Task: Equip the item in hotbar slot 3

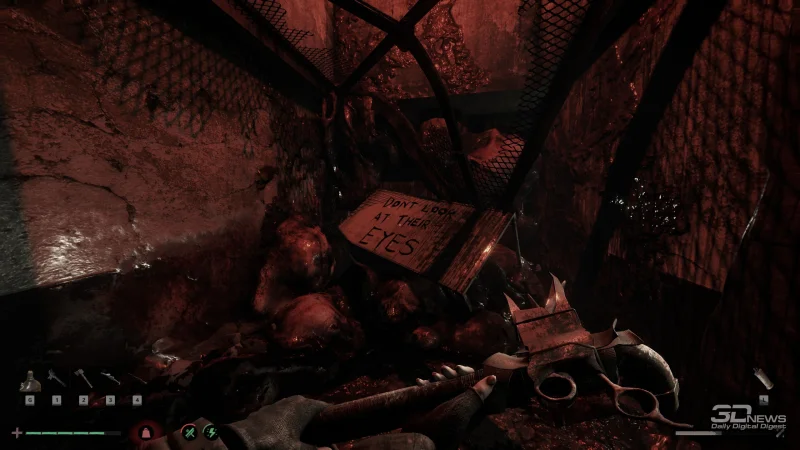Action: tap(110, 380)
